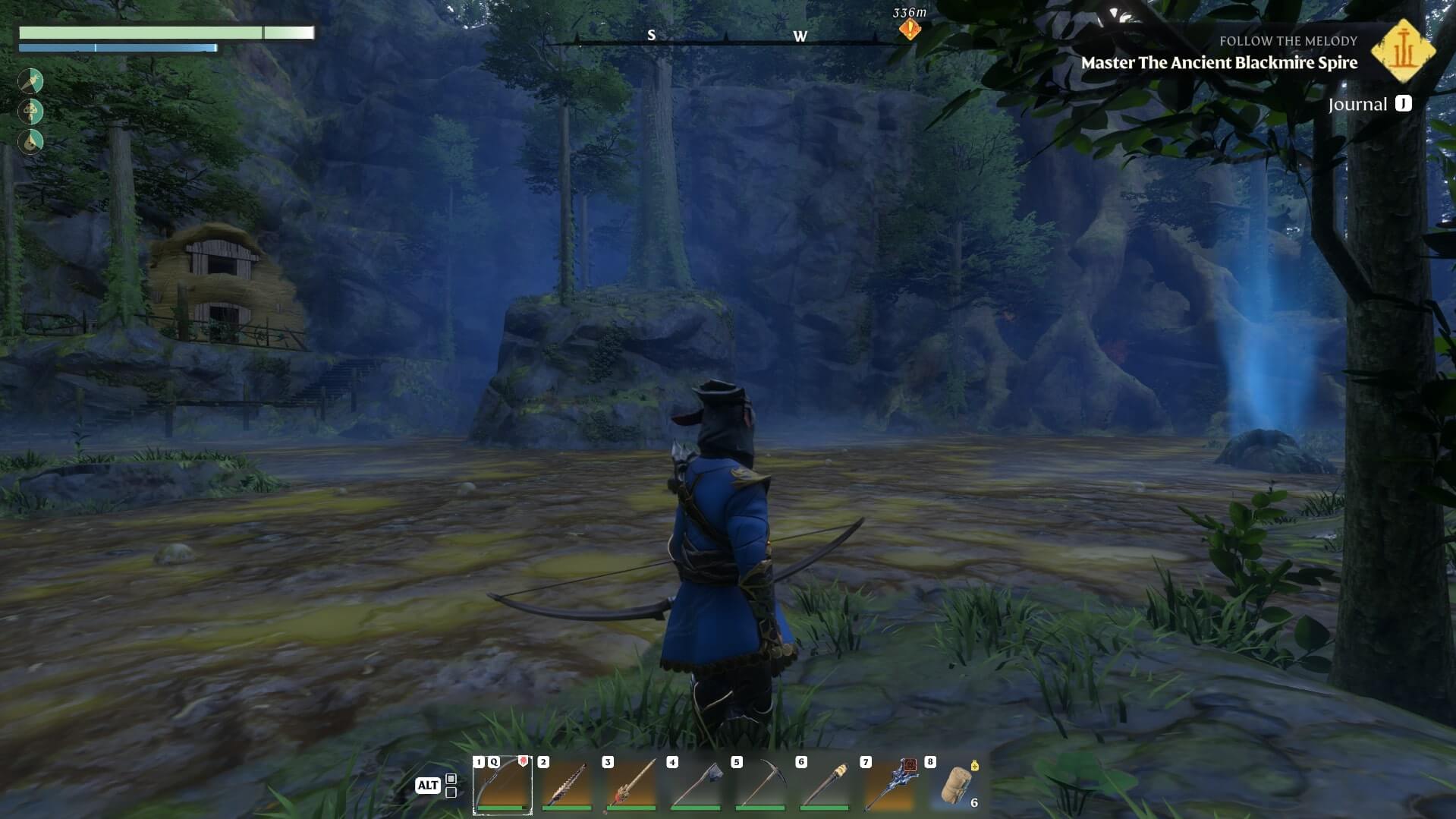Select the torch in slot 6
This screenshot has width=1456, height=819.
click(x=825, y=785)
